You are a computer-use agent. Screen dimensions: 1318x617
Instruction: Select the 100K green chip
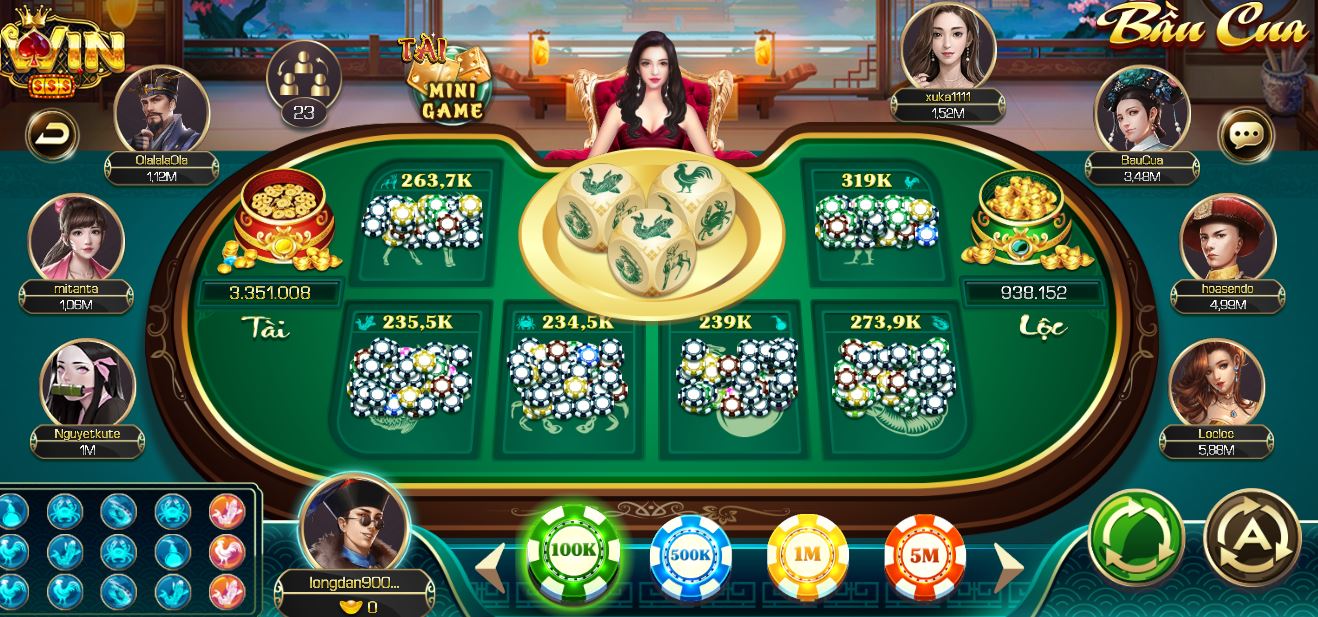(573, 552)
